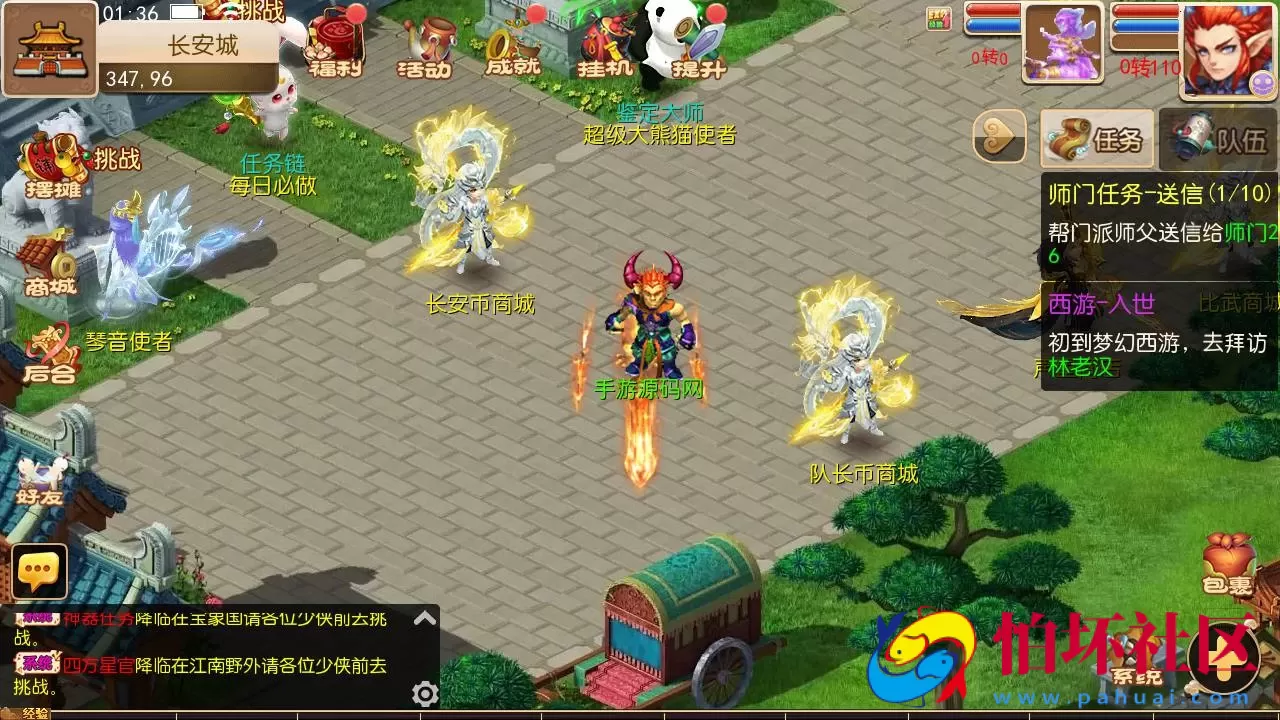Collapse the quest tracker with the scroll toggle
This screenshot has width=1280, height=720.
(x=1000, y=137)
